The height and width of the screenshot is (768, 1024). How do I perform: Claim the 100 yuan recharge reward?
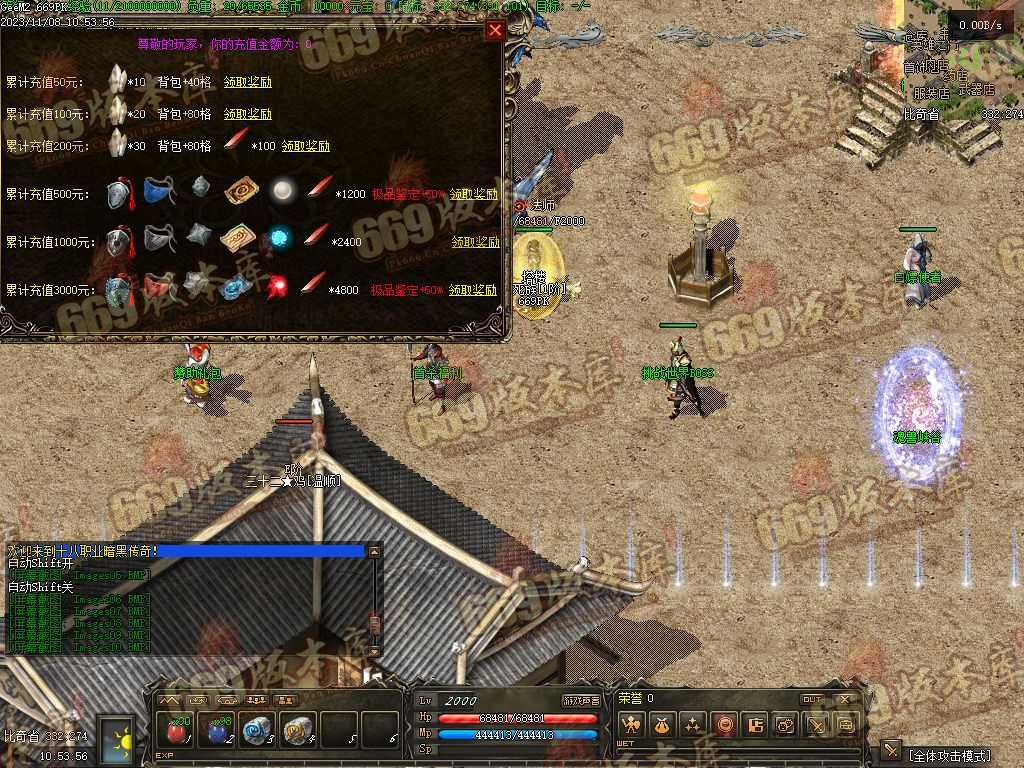coord(247,114)
